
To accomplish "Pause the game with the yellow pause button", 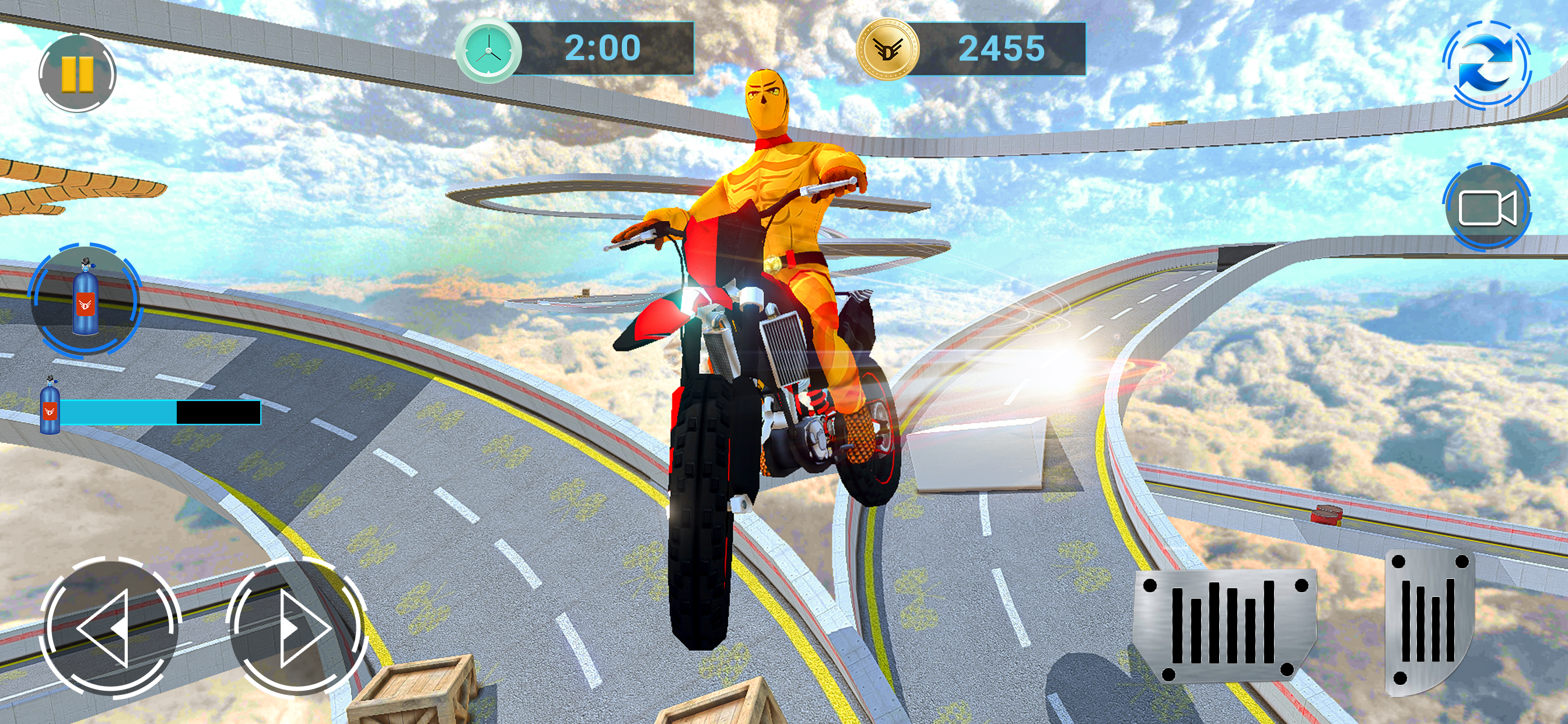I will click(78, 73).
